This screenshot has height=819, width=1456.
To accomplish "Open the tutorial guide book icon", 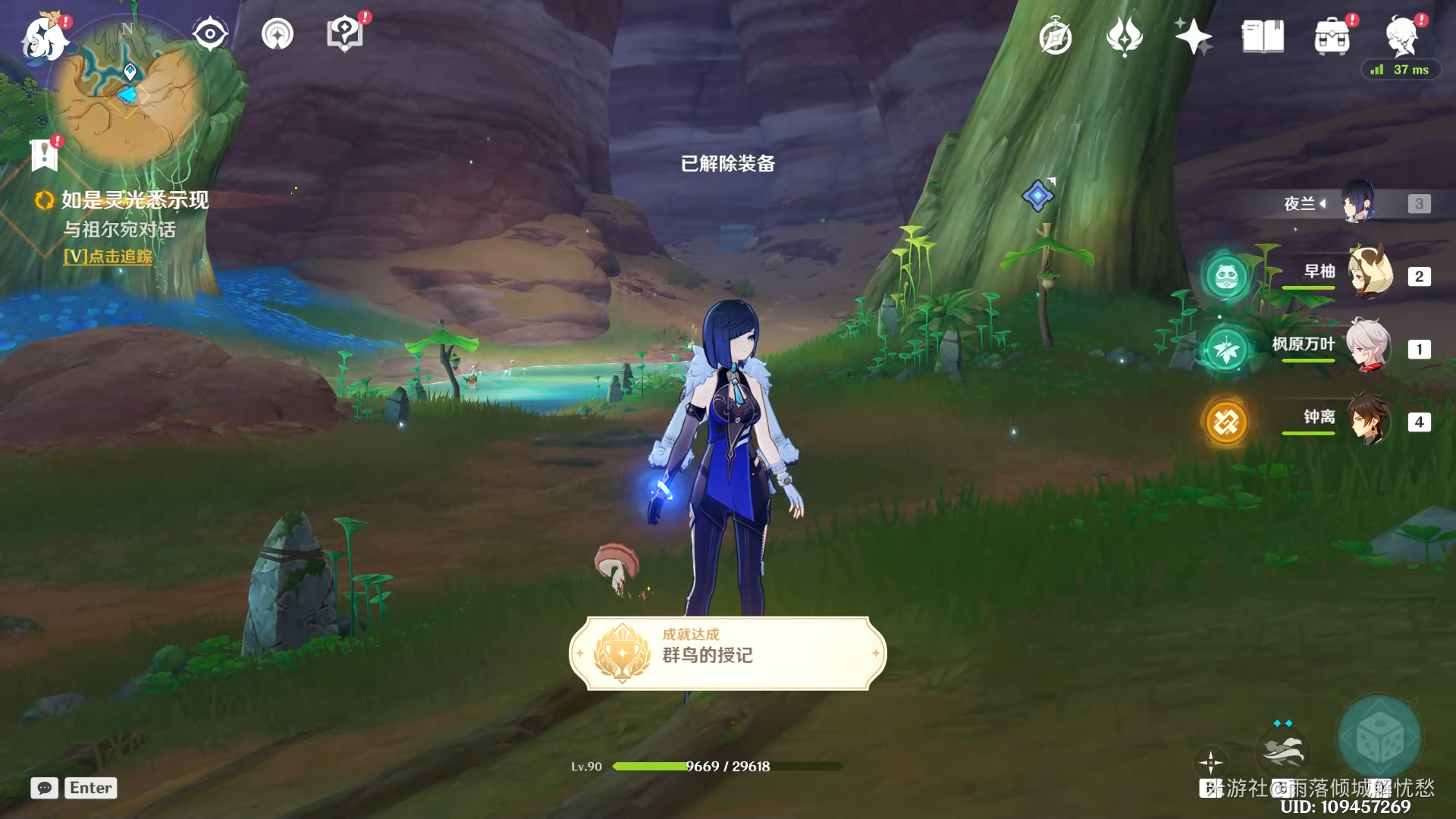I will (344, 32).
